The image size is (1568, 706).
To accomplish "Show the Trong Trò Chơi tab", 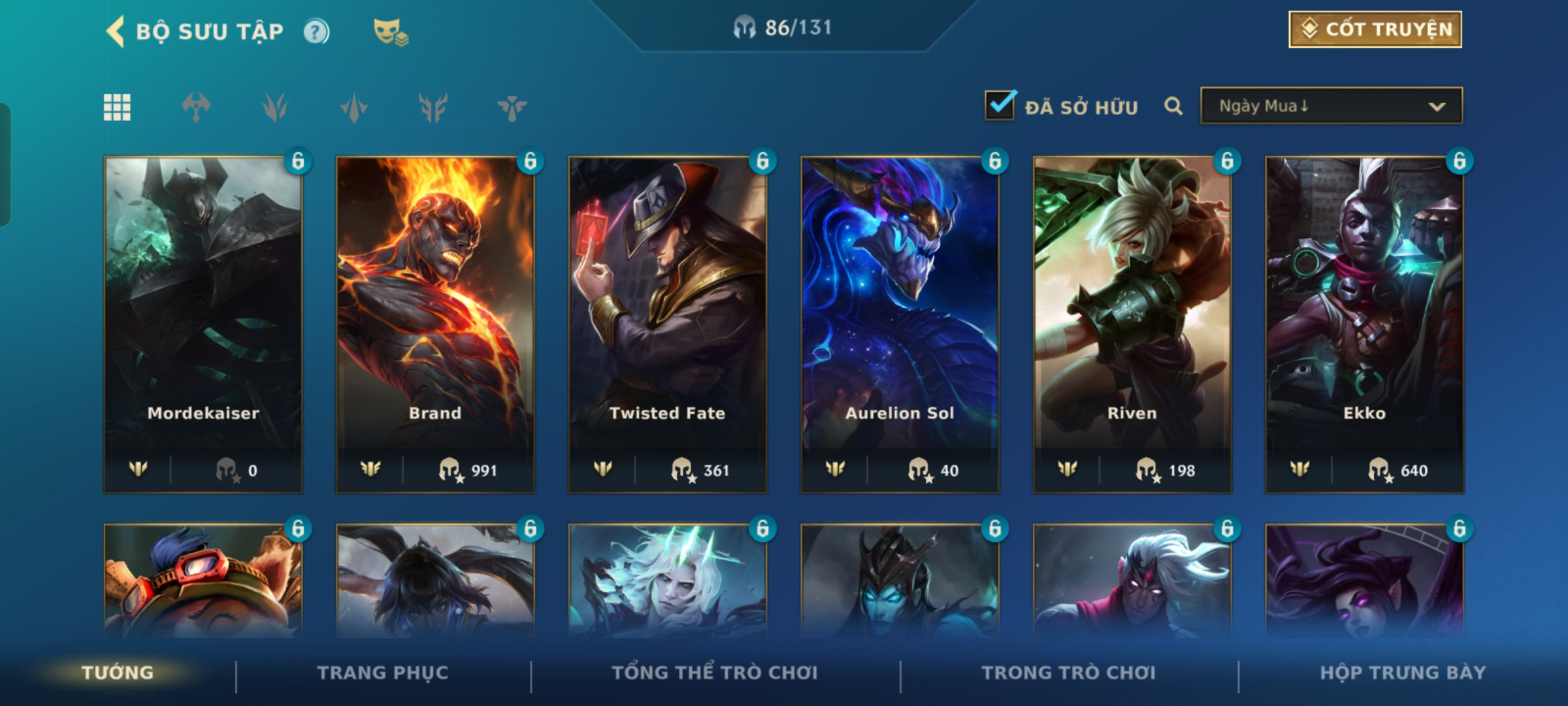I will point(1069,673).
